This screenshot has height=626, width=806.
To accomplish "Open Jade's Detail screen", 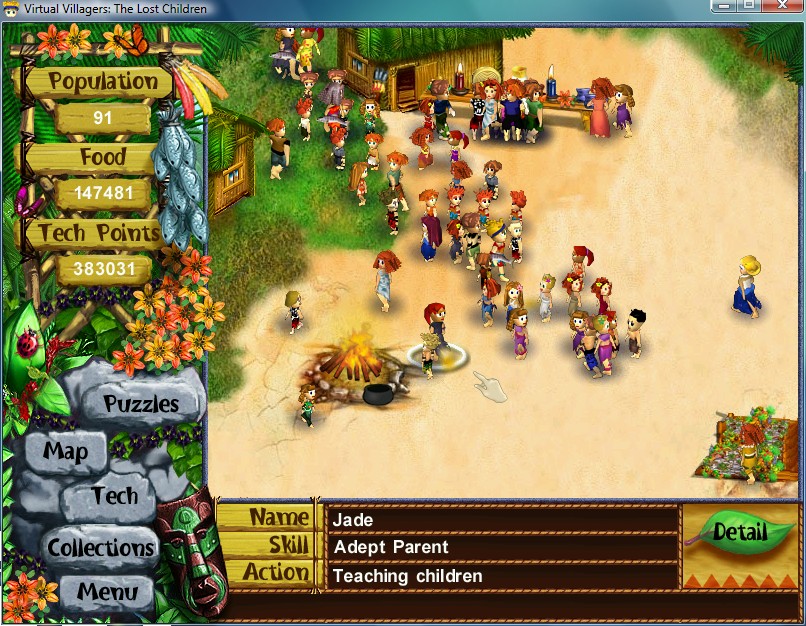I will coord(739,531).
